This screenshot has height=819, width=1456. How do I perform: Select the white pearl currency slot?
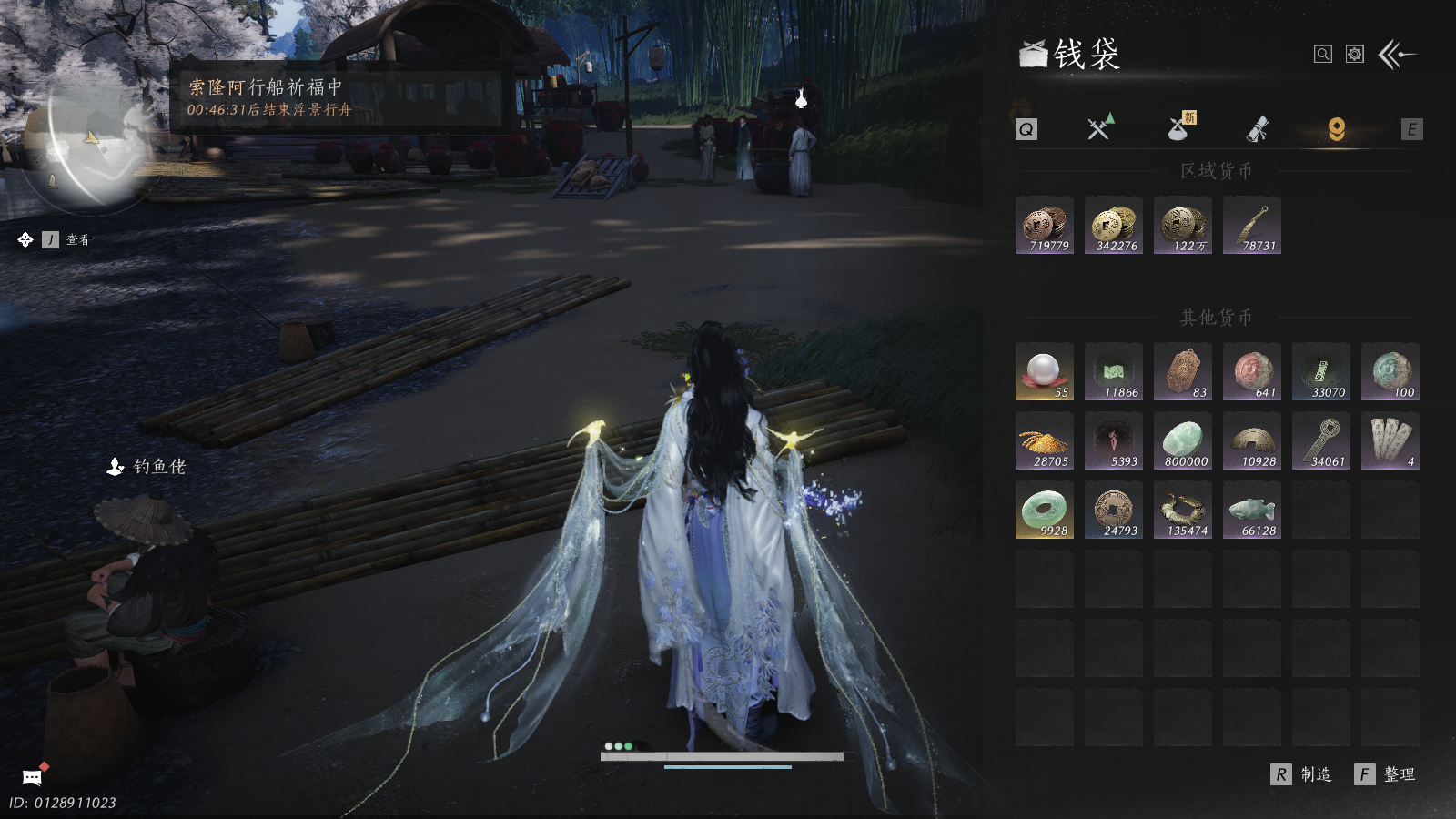click(1045, 371)
